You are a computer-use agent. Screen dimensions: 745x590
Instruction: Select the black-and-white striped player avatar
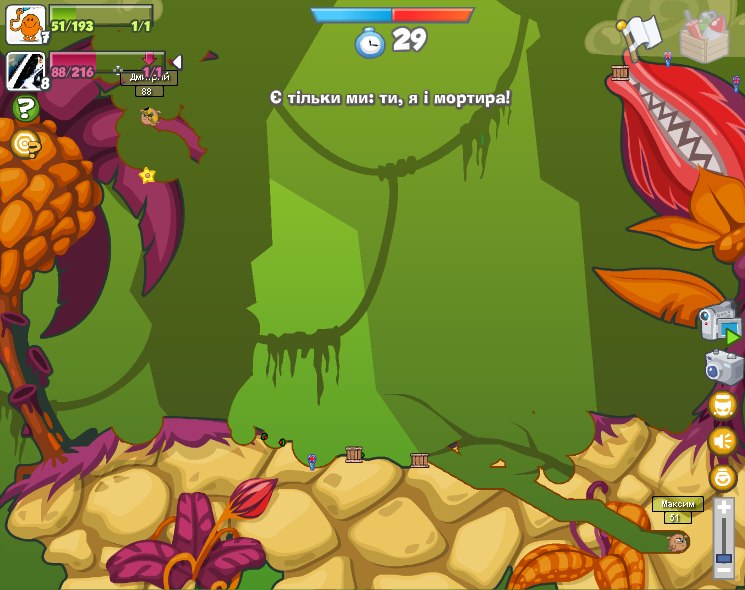[26, 71]
